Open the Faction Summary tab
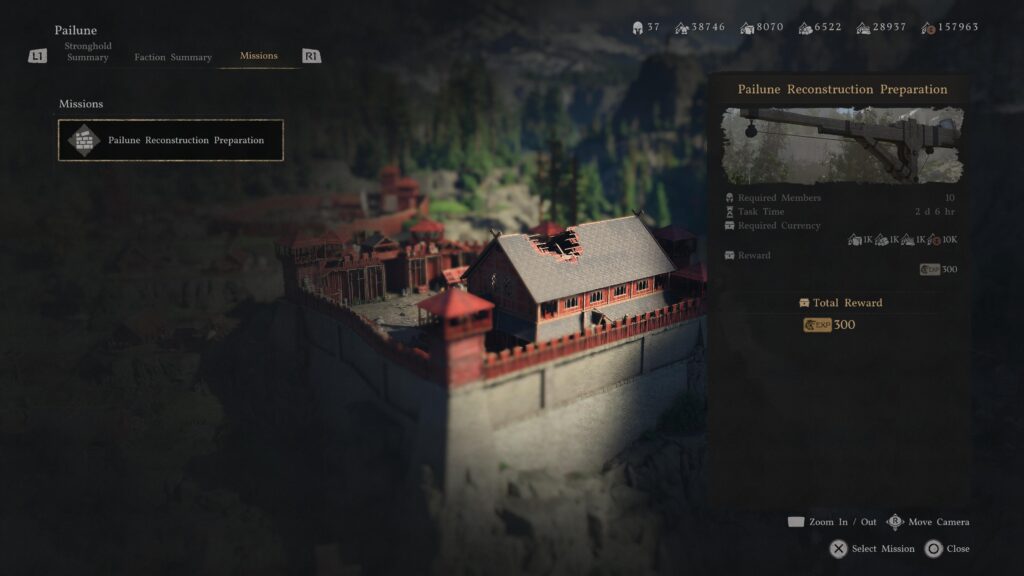 point(173,57)
